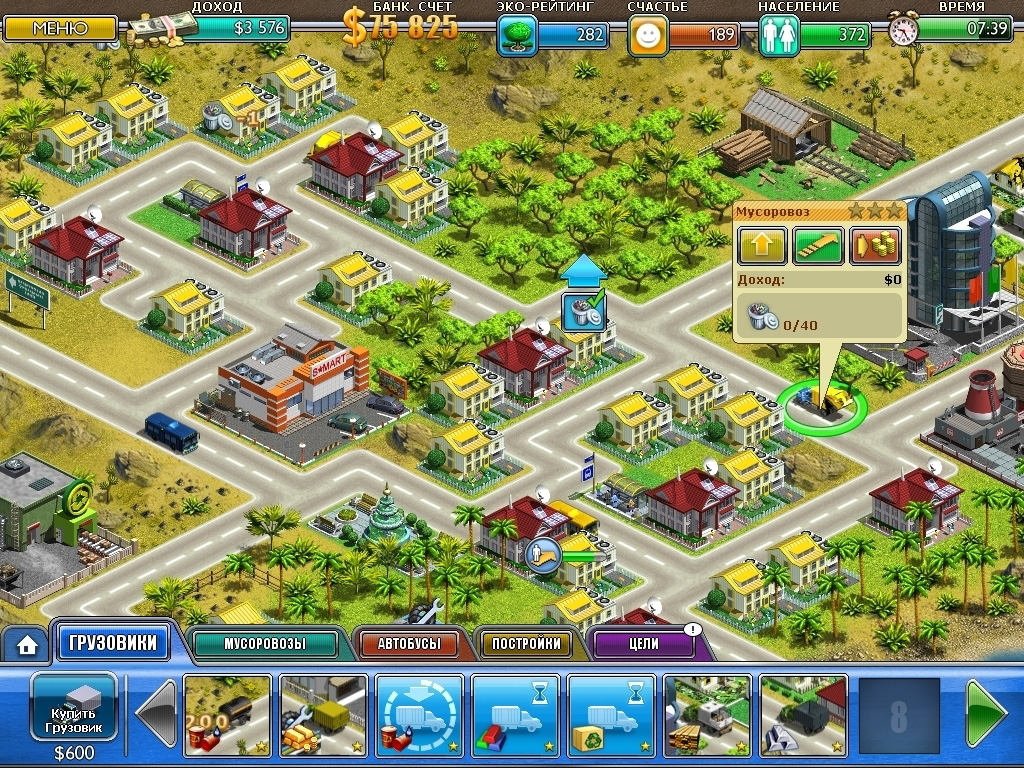Pick the hourglass truck card with recycling box

pos(611,714)
